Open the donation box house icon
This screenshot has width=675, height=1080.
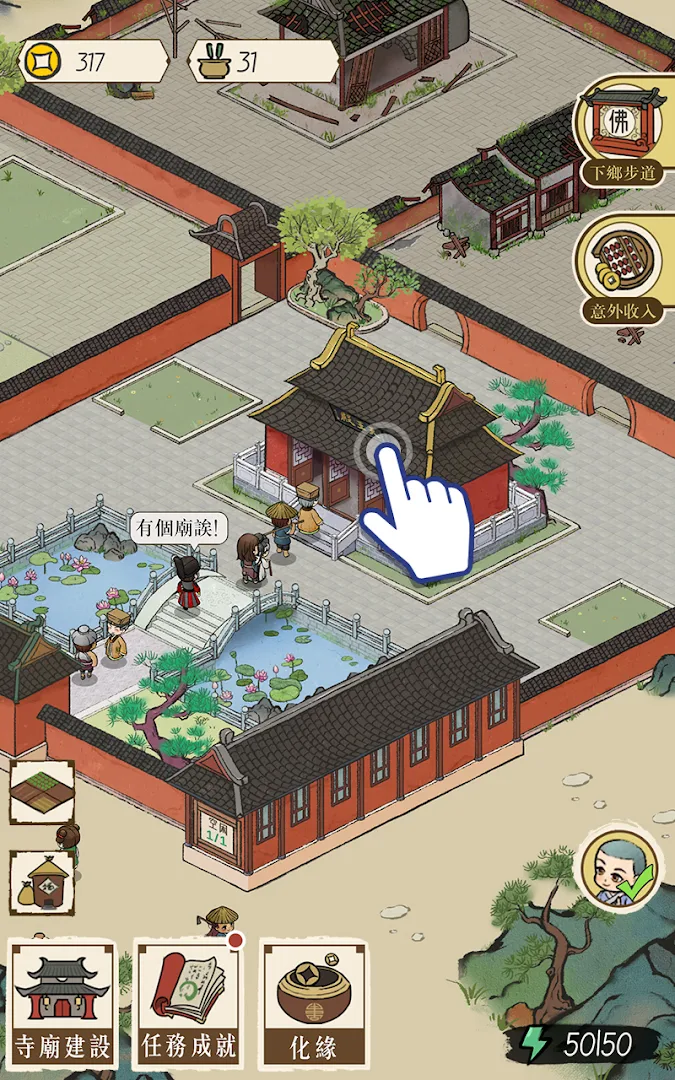[x=42, y=882]
